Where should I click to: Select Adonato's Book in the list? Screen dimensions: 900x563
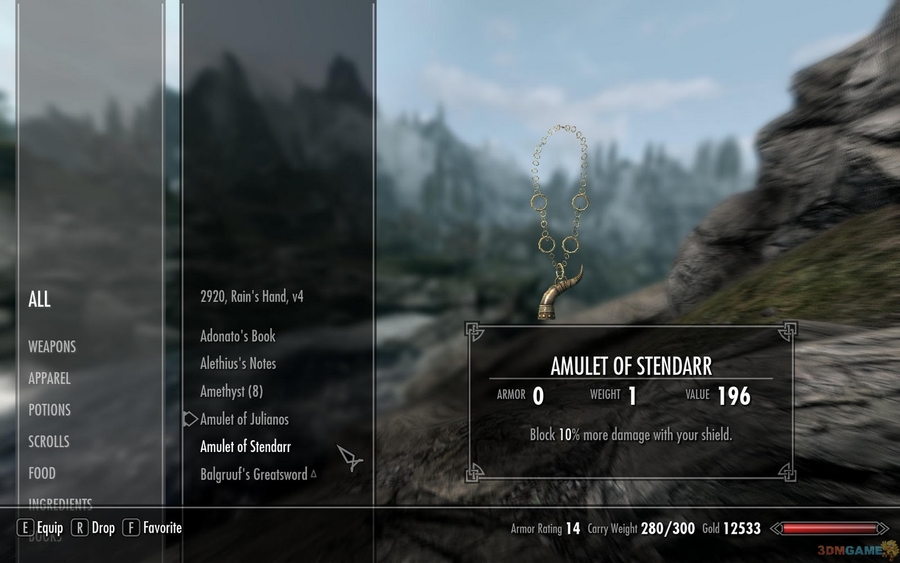coord(237,336)
